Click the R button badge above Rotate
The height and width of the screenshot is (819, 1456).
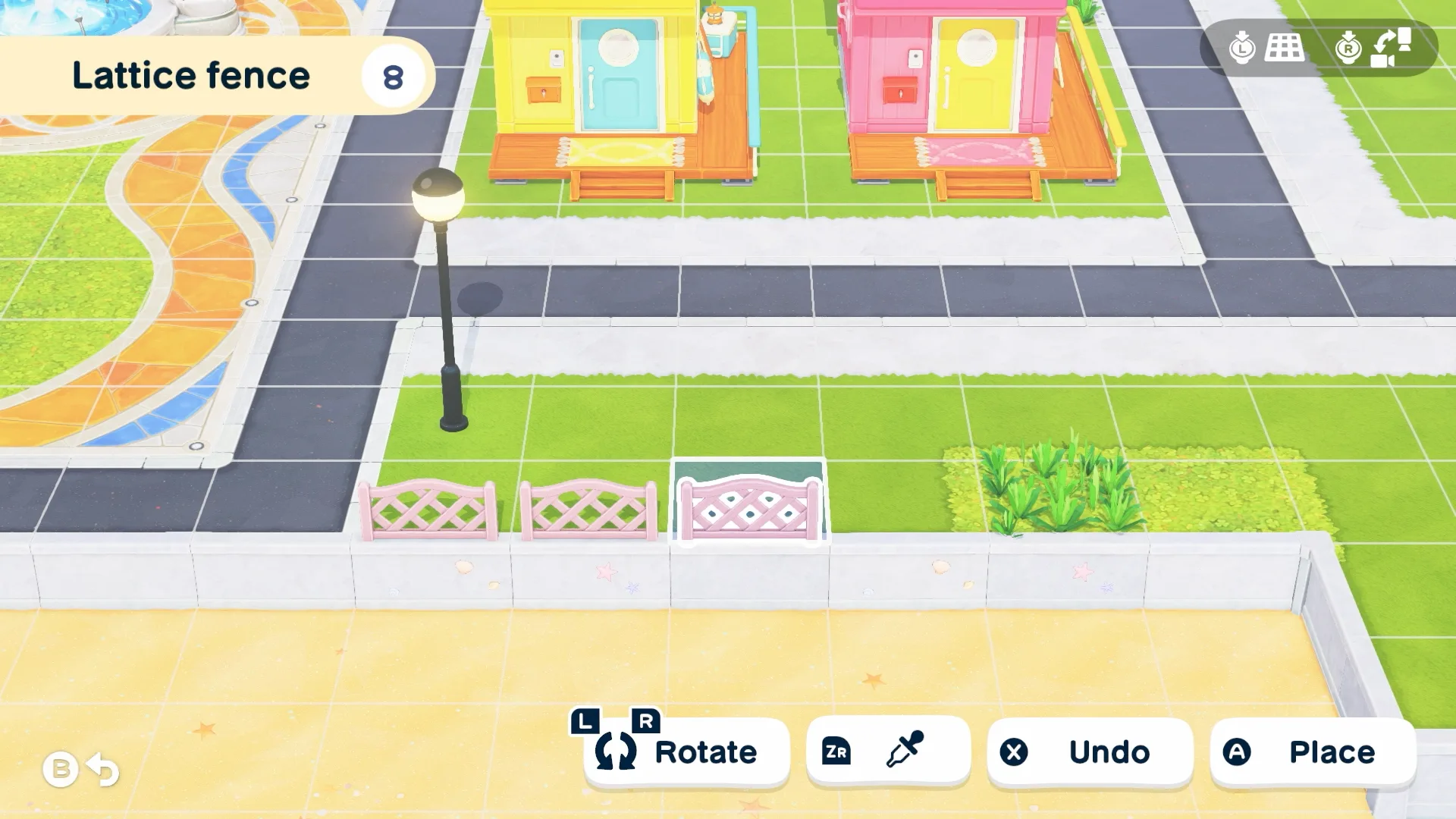pyautogui.click(x=645, y=719)
